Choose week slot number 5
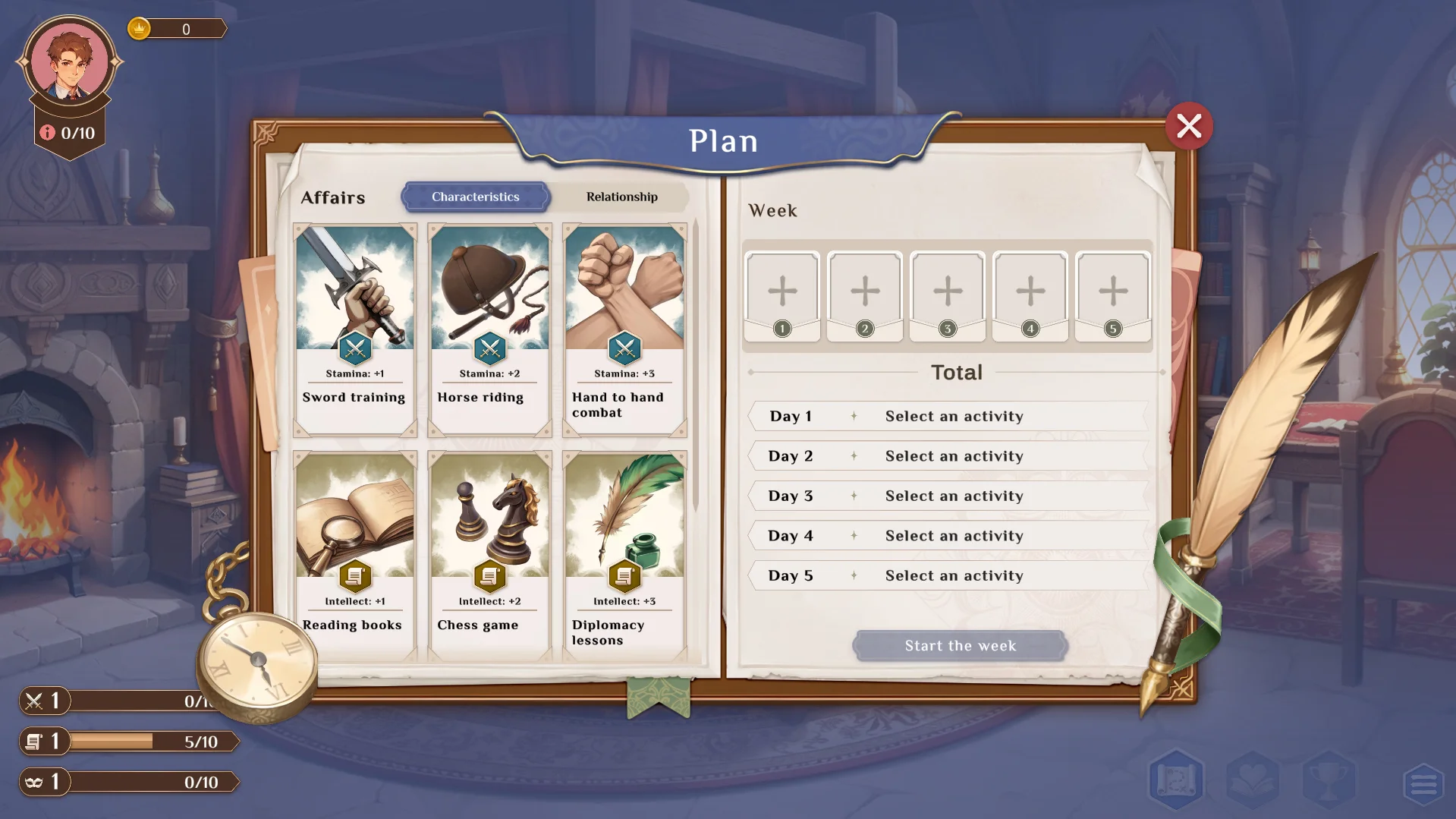Image resolution: width=1456 pixels, height=819 pixels. point(1113,296)
